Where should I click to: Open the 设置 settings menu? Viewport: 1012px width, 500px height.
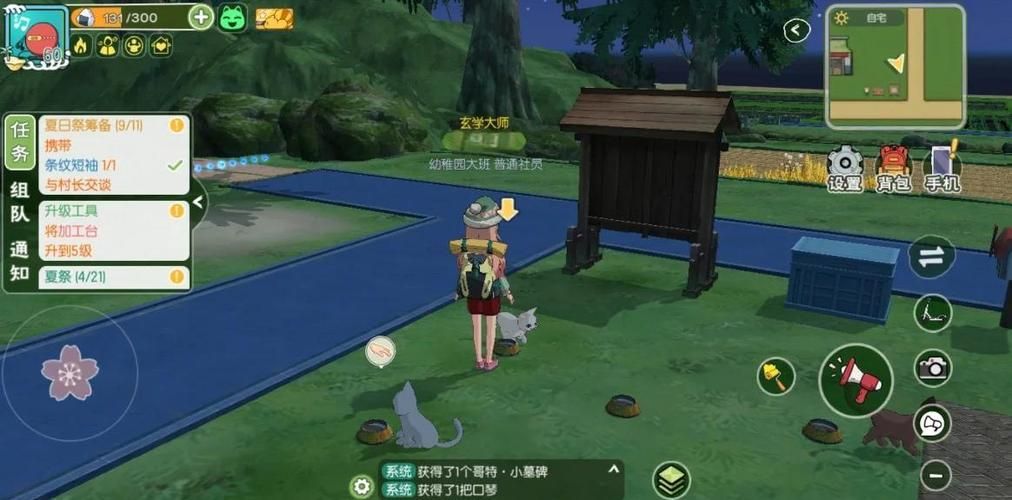pyautogui.click(x=845, y=167)
